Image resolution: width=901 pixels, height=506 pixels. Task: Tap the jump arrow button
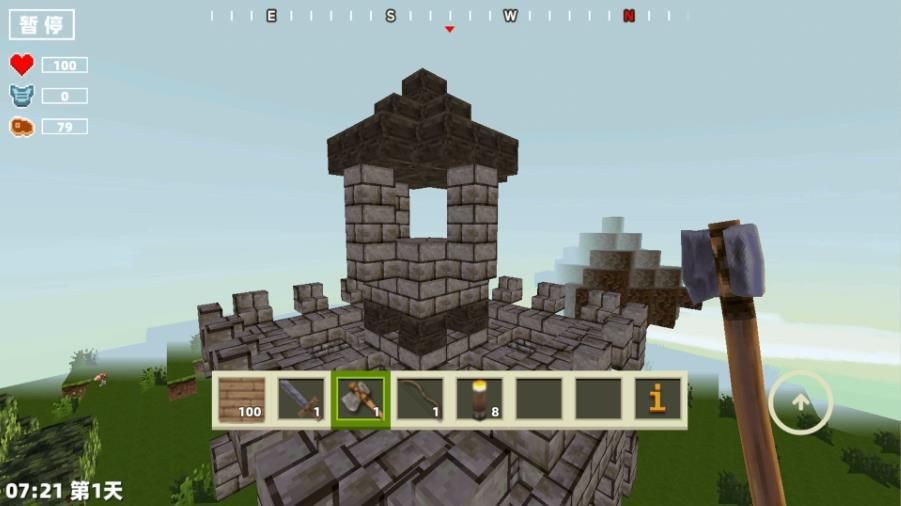pyautogui.click(x=800, y=402)
